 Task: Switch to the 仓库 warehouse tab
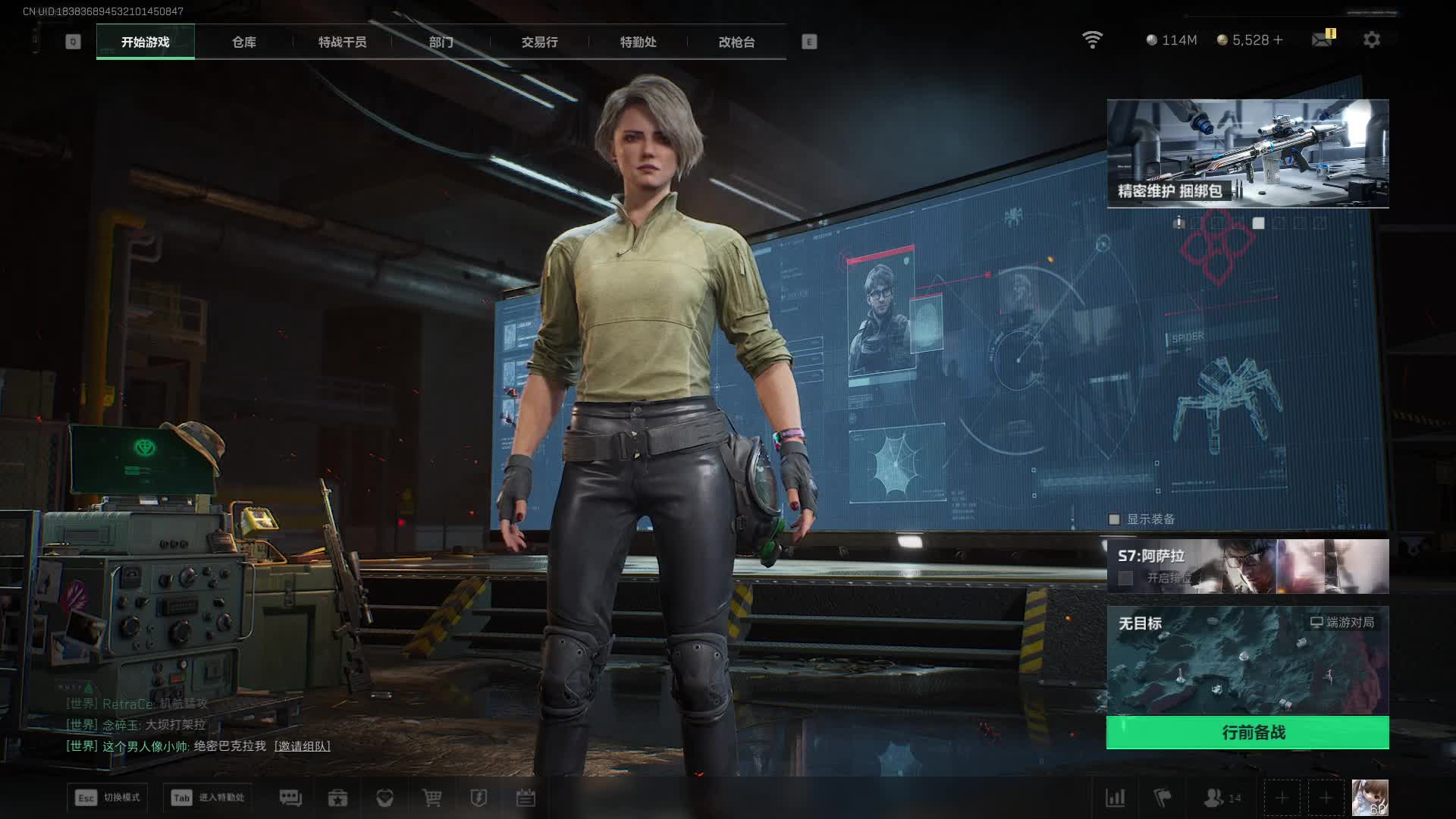(x=243, y=42)
